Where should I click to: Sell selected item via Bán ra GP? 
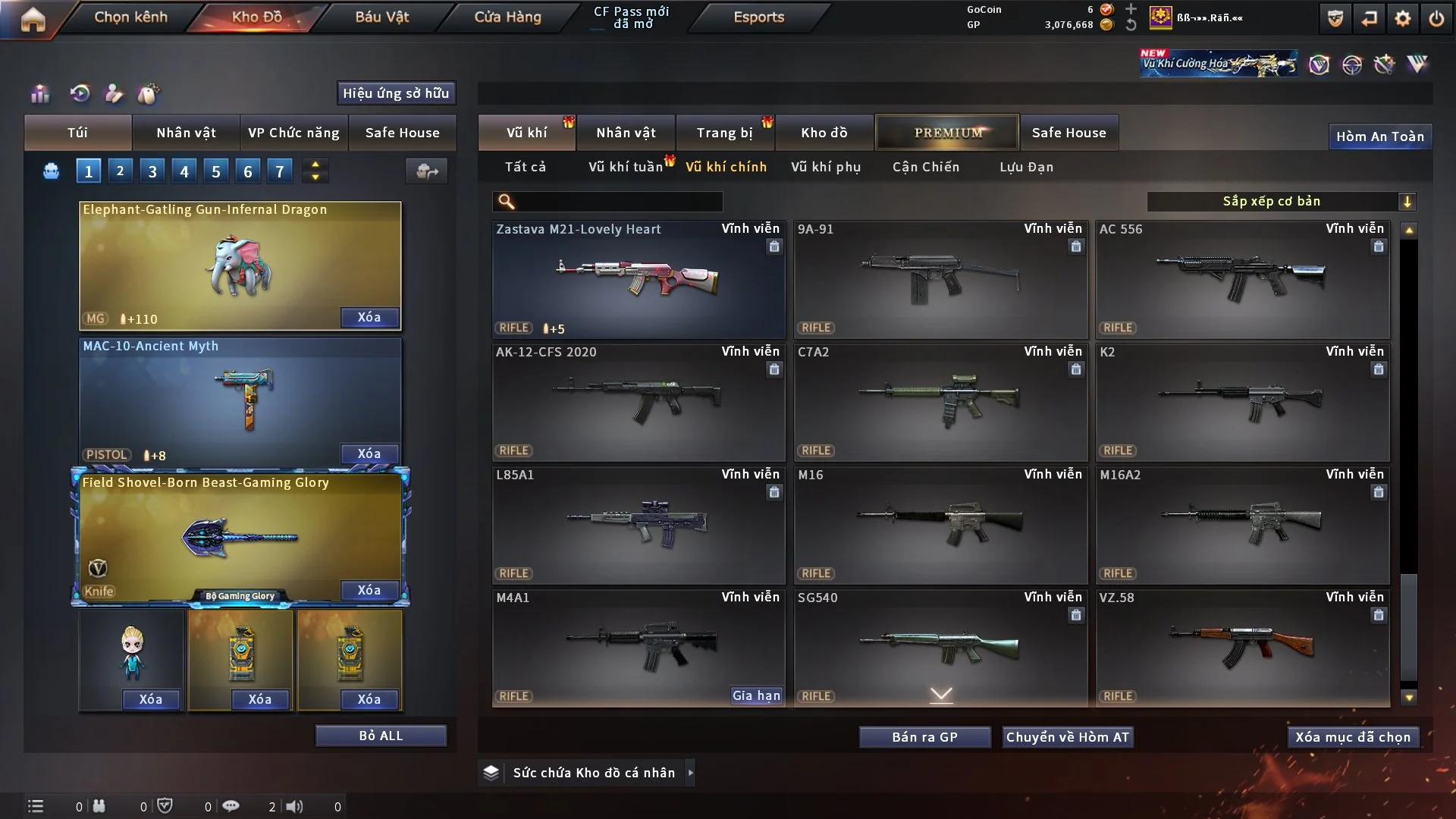(x=924, y=737)
